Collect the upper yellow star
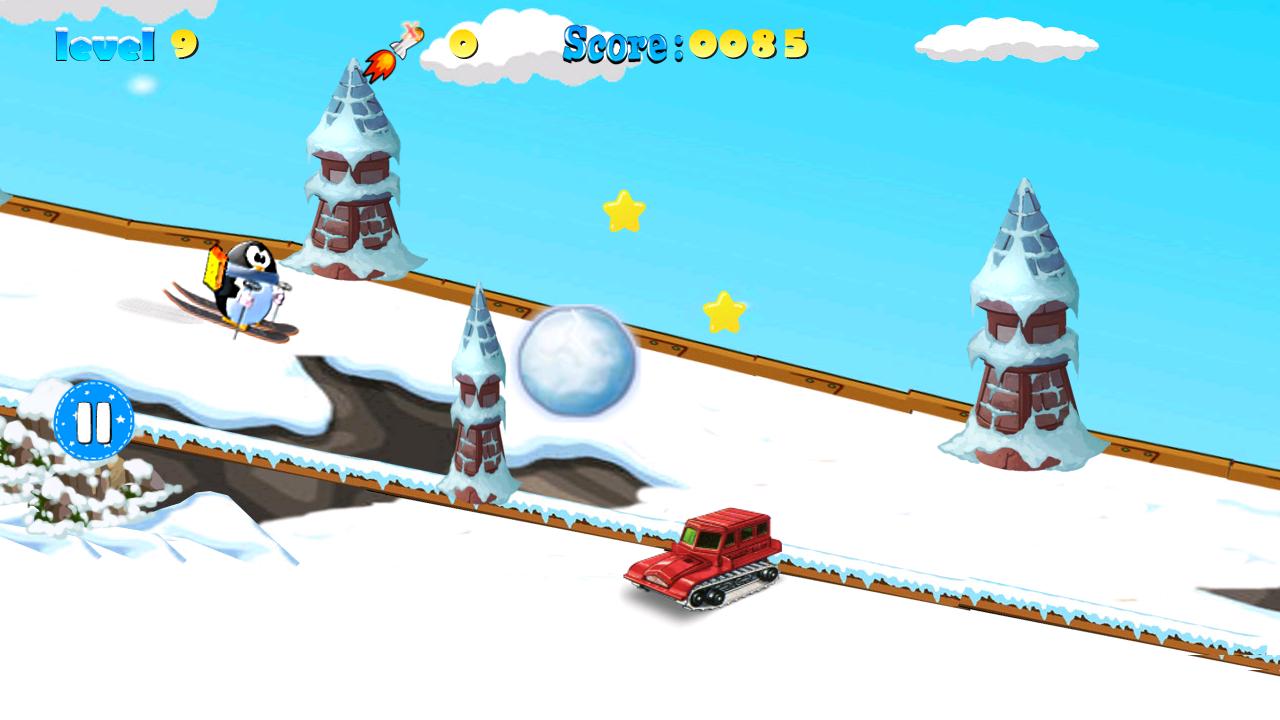 [624, 210]
